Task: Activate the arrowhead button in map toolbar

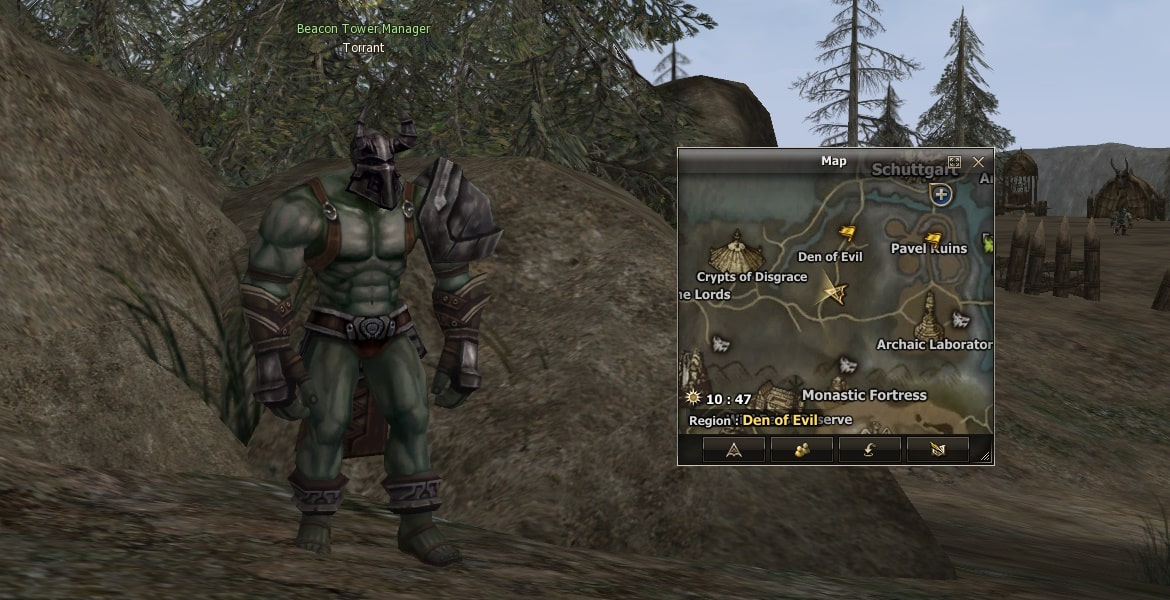Action: [x=733, y=450]
